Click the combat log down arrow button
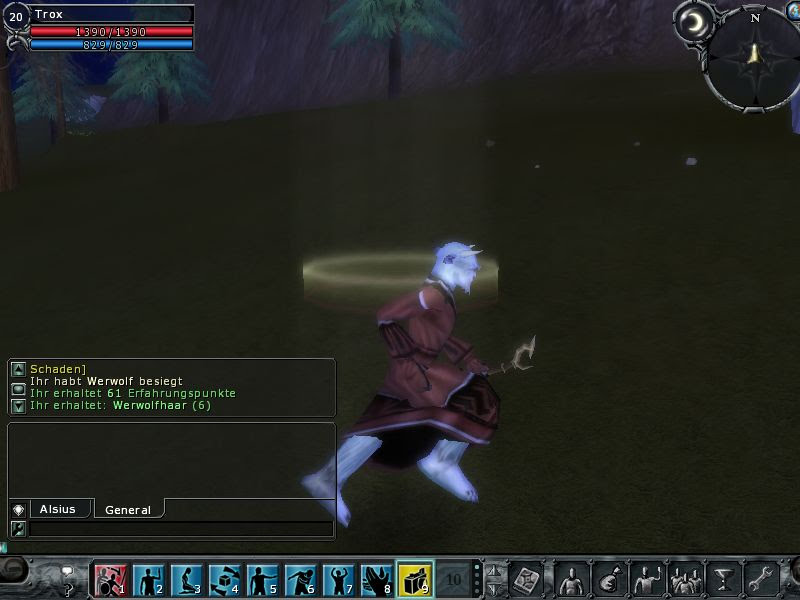The width and height of the screenshot is (800, 600). click(x=18, y=405)
